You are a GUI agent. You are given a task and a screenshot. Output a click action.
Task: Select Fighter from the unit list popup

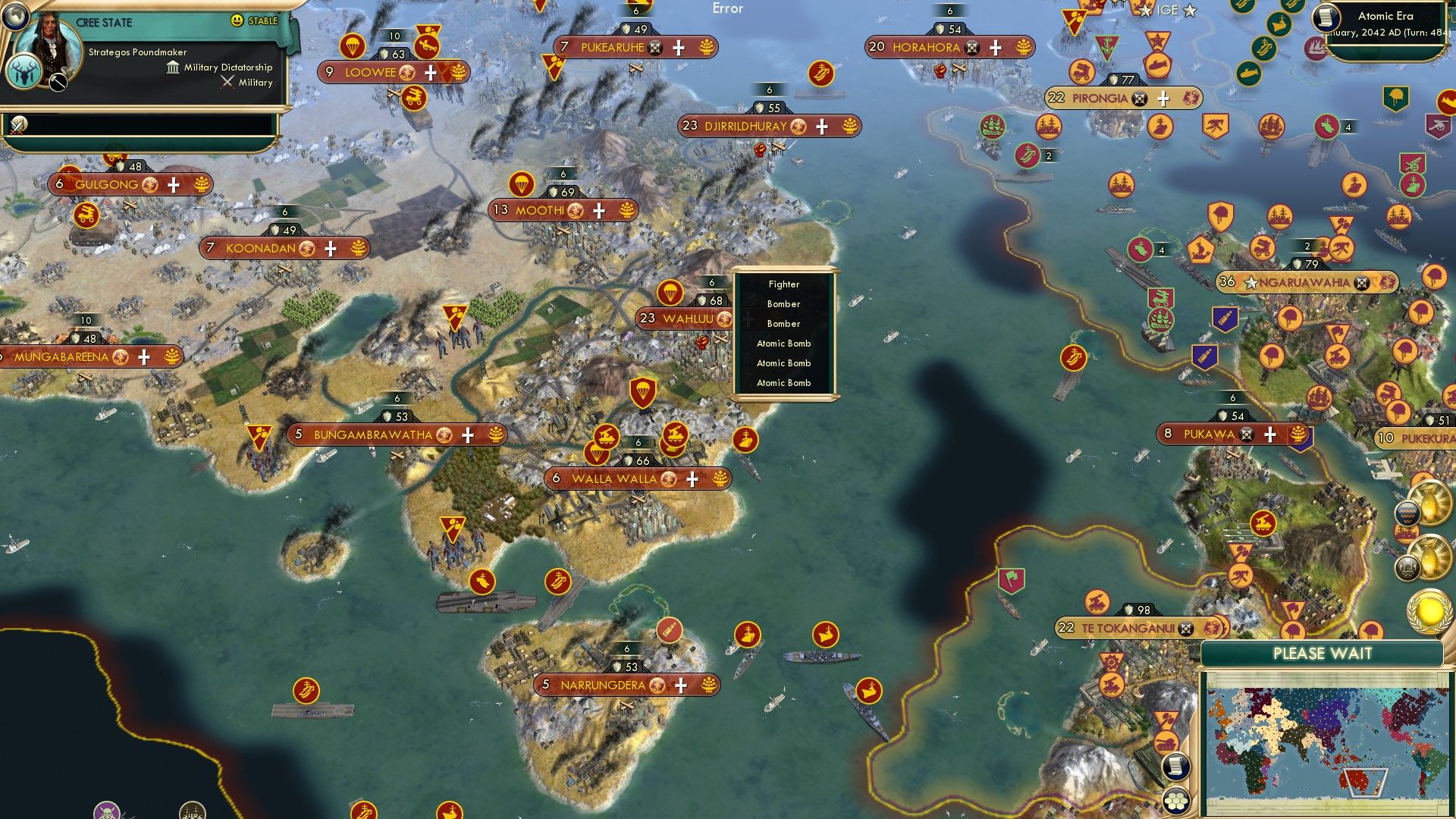click(x=784, y=284)
